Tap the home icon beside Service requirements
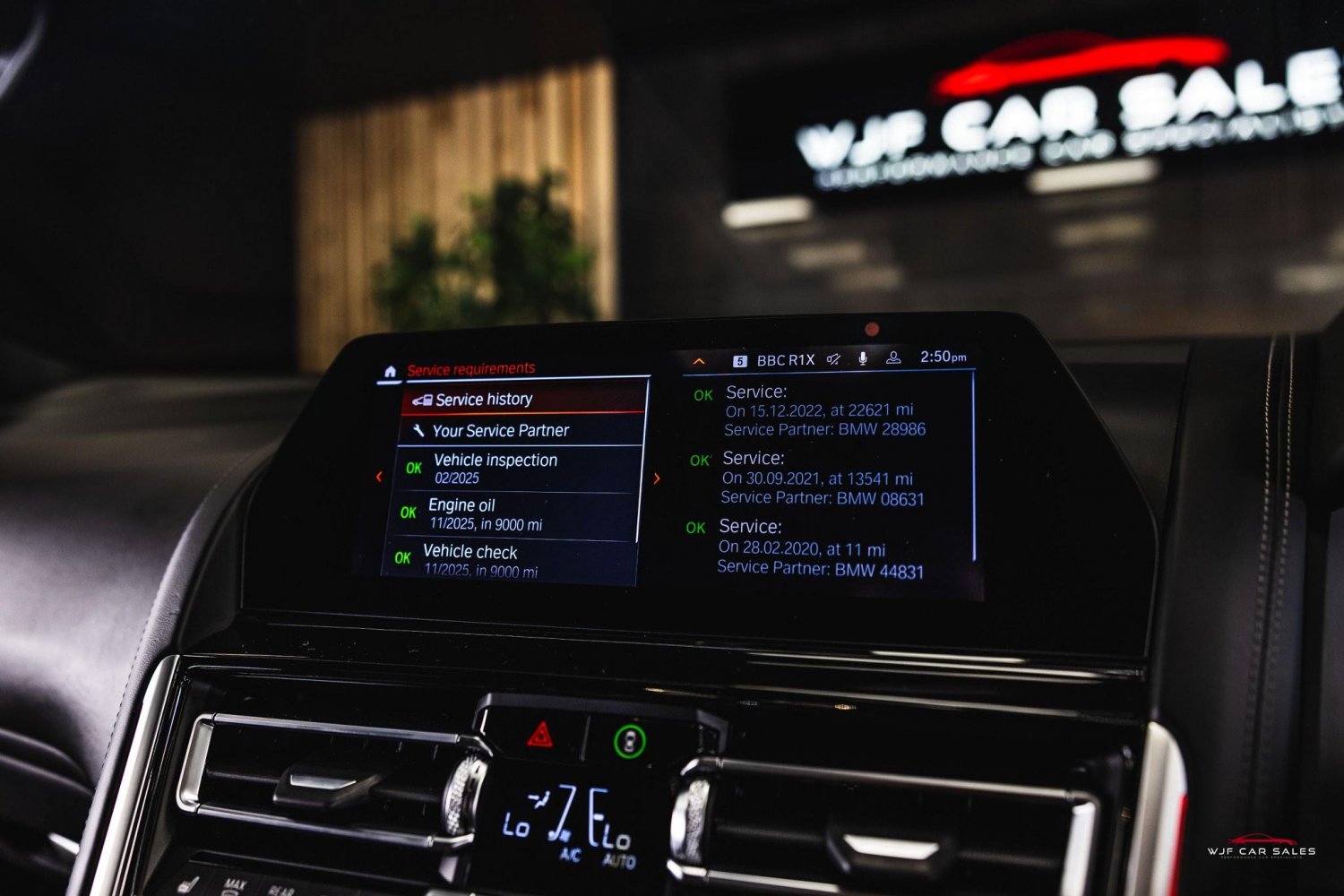 click(390, 371)
